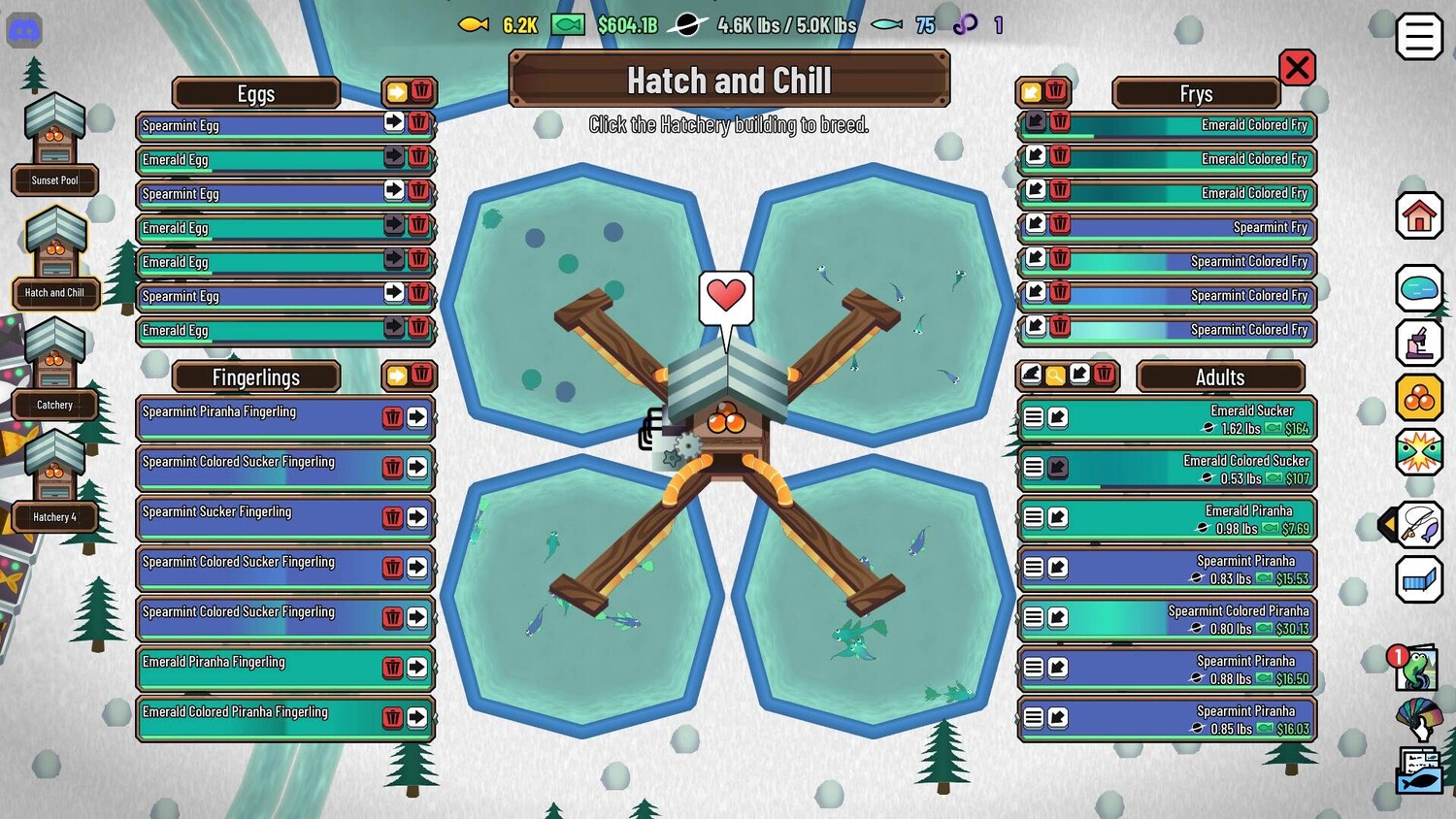
Task: Click the magnifier search button above Adults
Action: 1055,375
